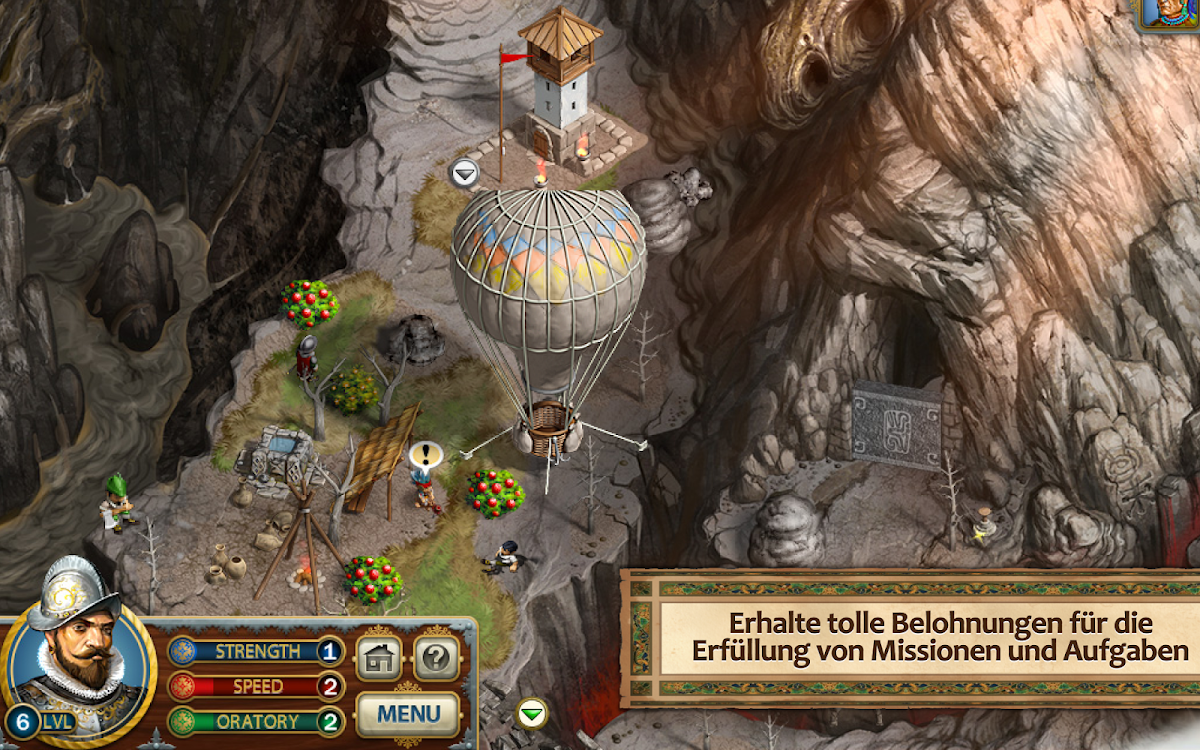Open the MENU button
The width and height of the screenshot is (1200, 750).
[408, 714]
